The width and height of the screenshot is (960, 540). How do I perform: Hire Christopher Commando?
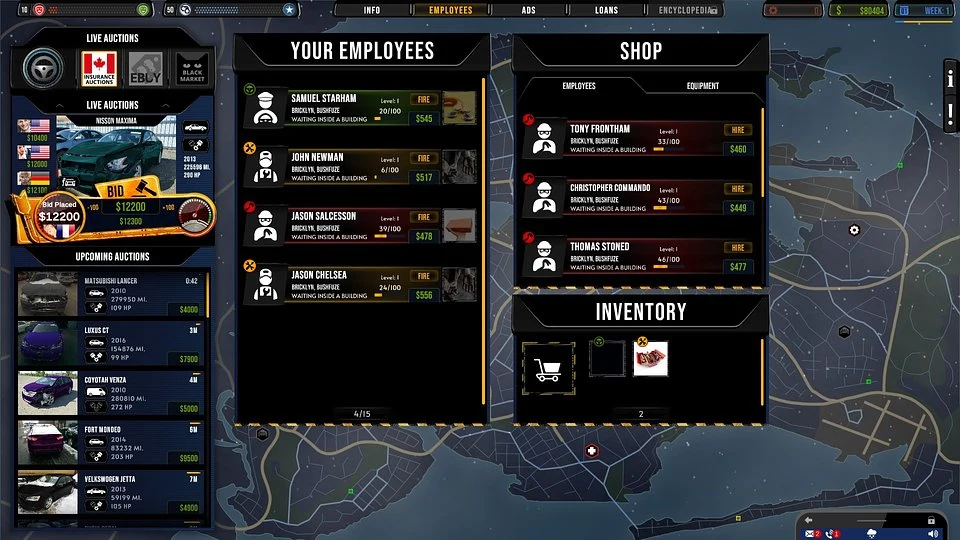coord(739,189)
